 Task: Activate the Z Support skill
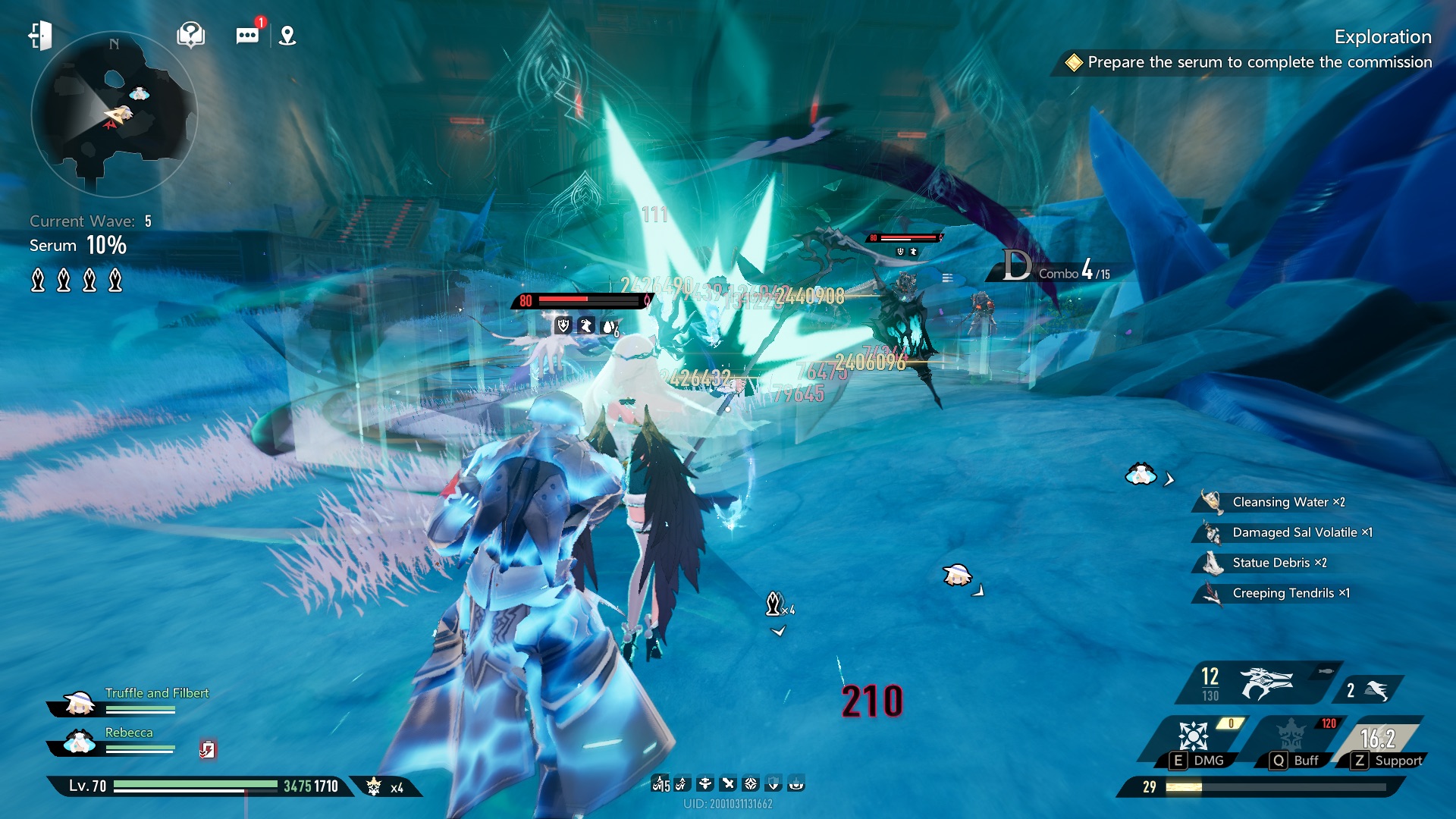[x=1379, y=742]
